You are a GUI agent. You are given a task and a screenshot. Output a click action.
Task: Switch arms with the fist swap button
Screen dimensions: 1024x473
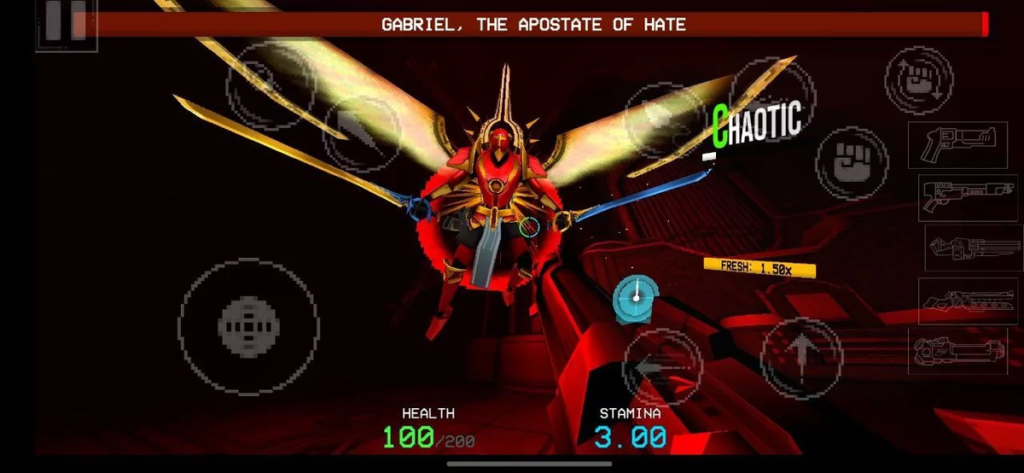[x=918, y=81]
